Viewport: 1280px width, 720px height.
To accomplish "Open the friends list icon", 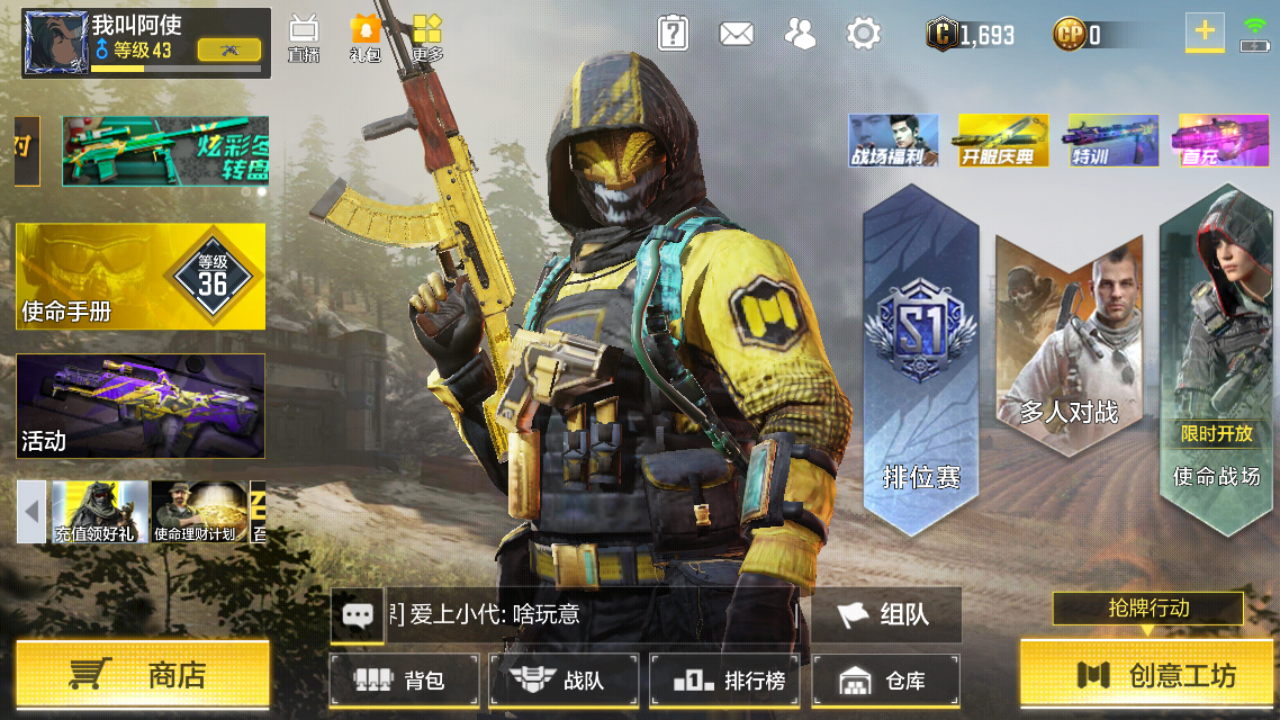I will click(x=800, y=32).
